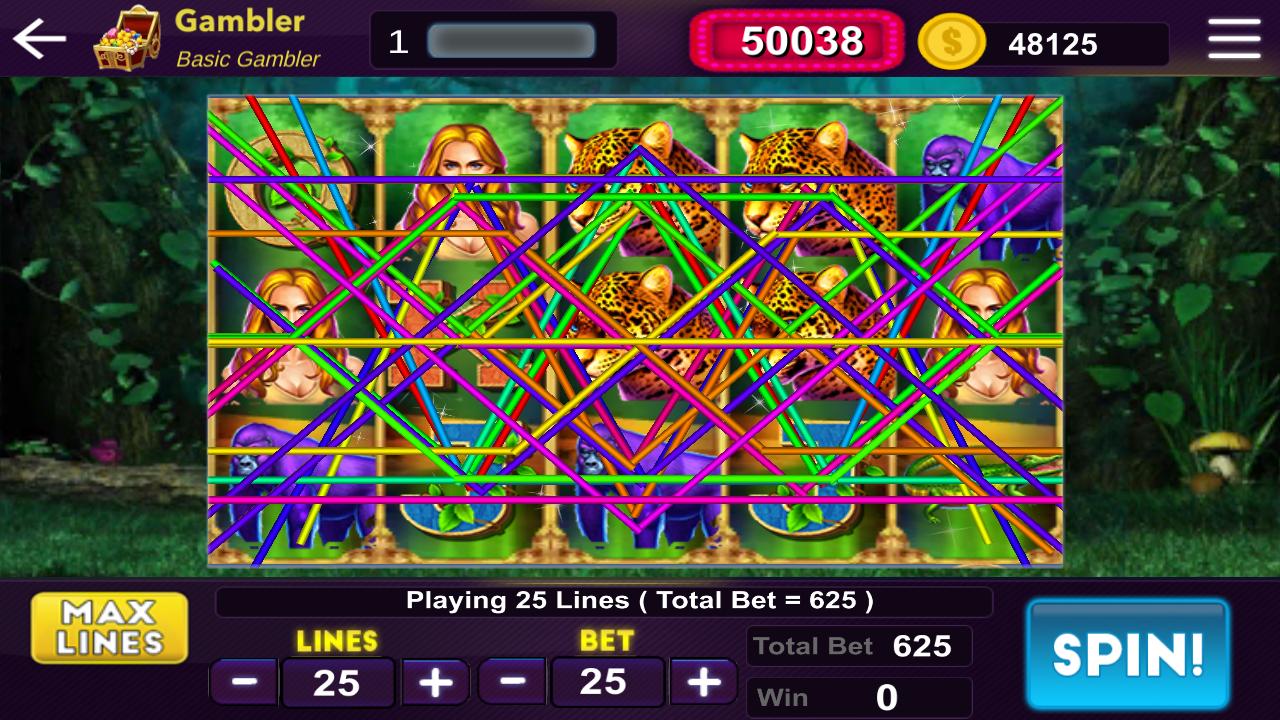
Task: Open the treasure chest rewards icon
Action: point(128,38)
